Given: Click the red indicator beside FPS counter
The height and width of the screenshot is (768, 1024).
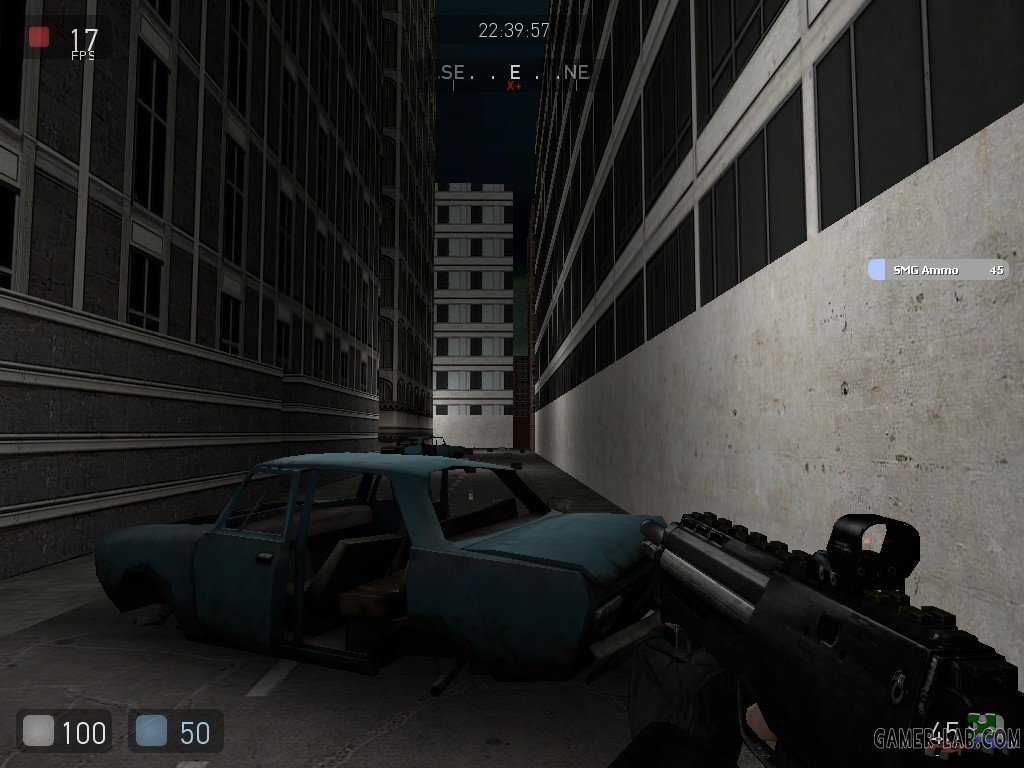Looking at the screenshot, I should (39, 38).
